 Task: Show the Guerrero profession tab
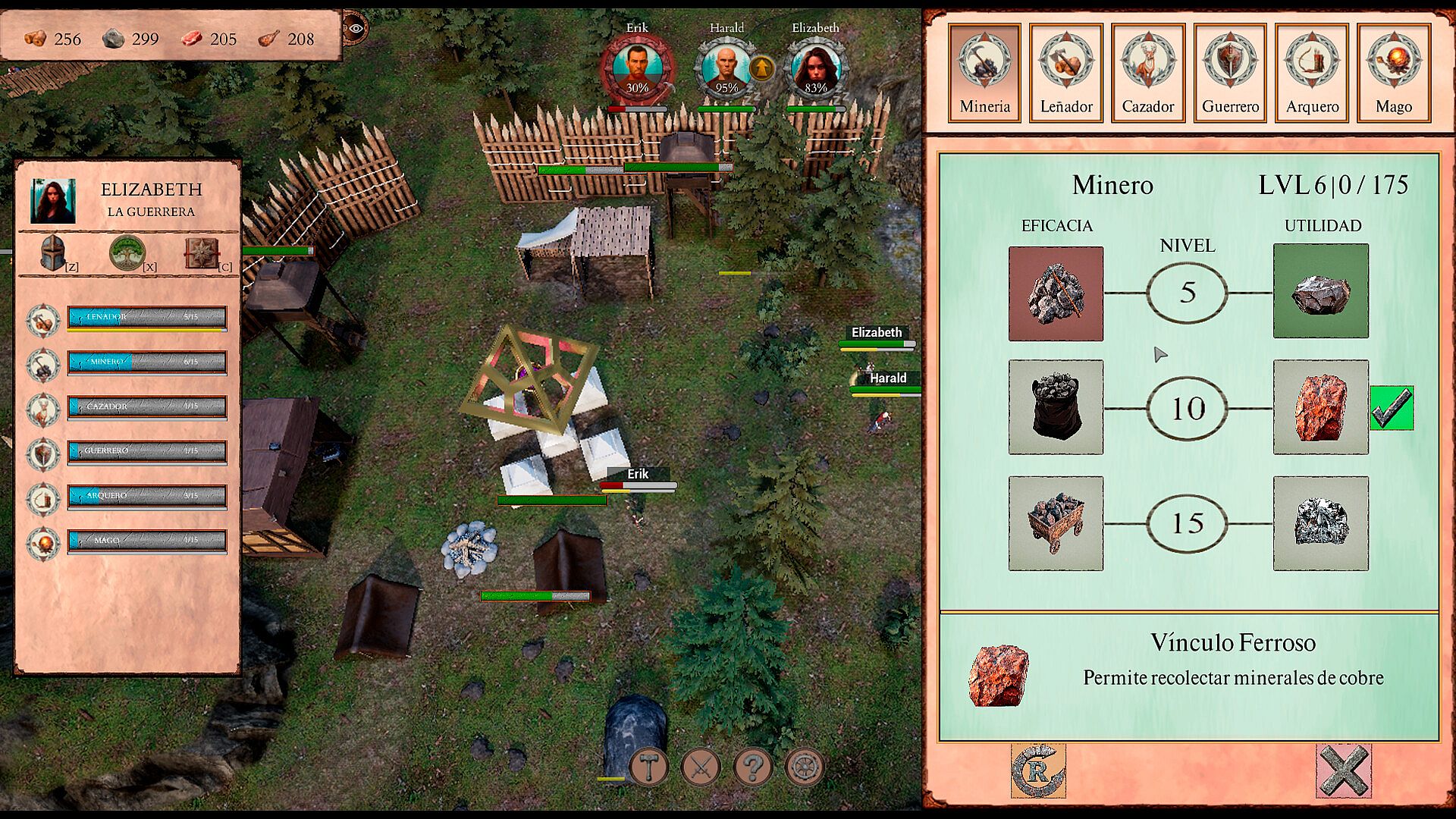point(1230,72)
